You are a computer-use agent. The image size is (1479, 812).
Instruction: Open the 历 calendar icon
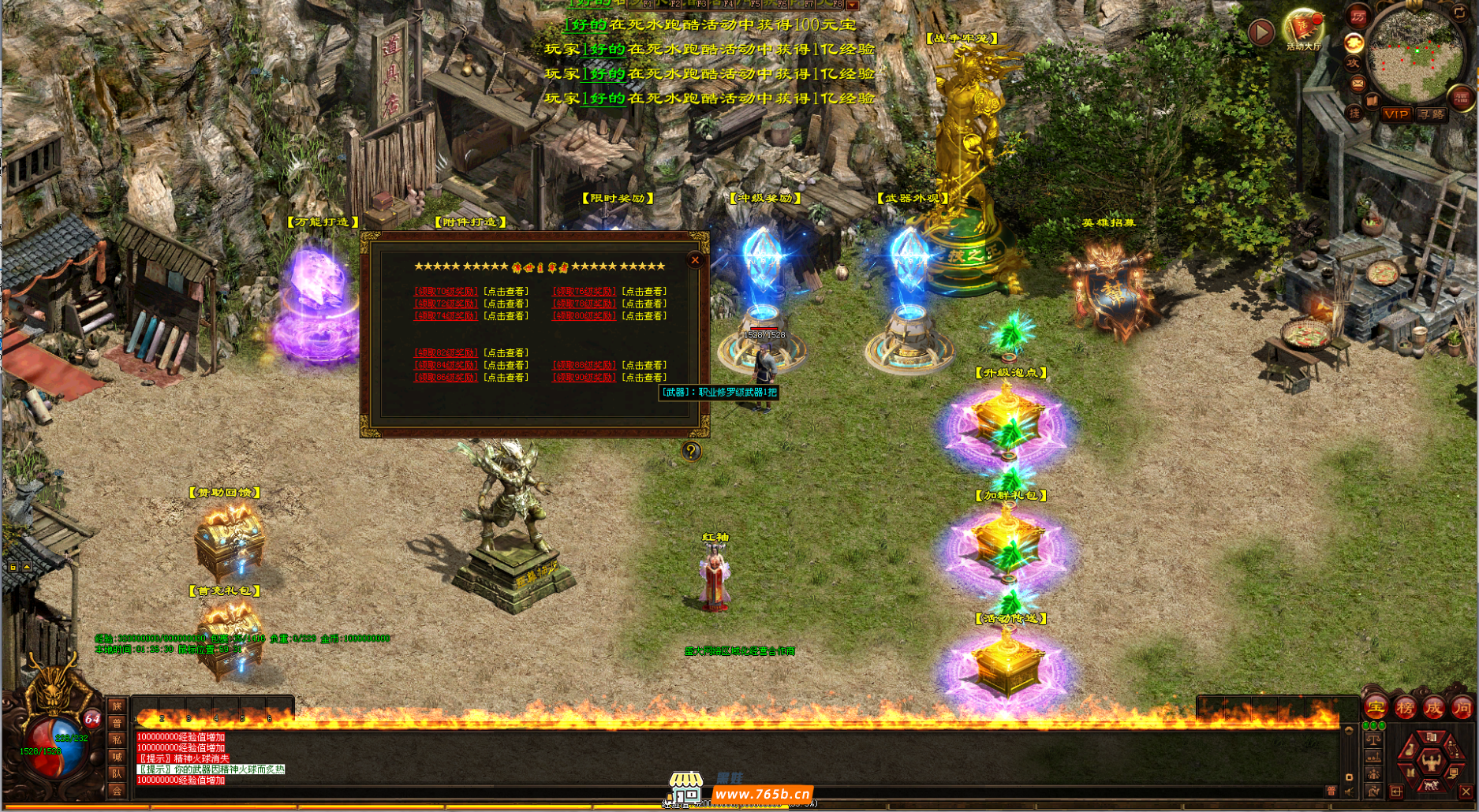coord(1358,17)
